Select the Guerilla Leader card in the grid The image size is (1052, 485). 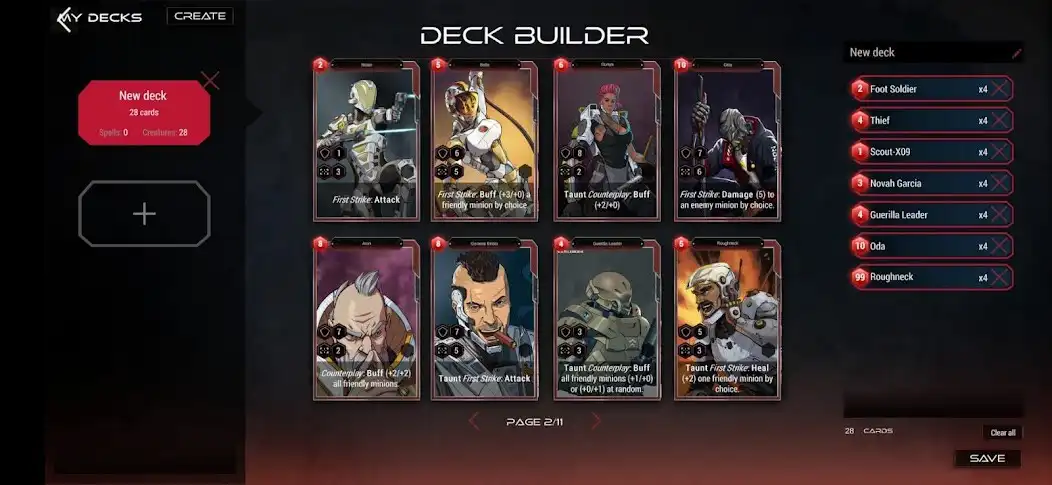[x=603, y=319]
